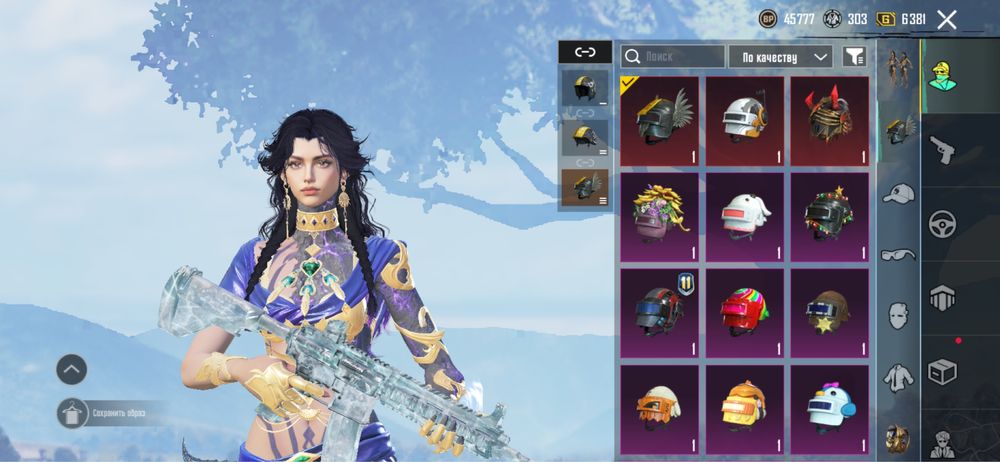Screen dimensions: 1000x462
Task: Open the По качеству sort dropdown
Action: pos(780,57)
